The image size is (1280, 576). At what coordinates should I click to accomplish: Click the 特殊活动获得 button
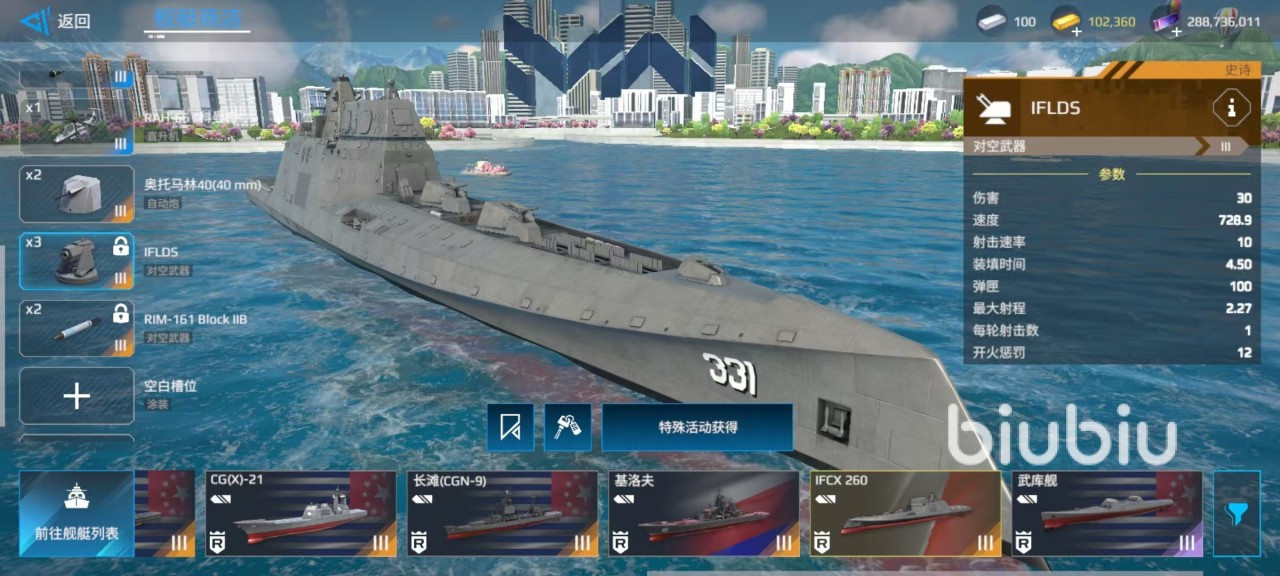(x=697, y=428)
